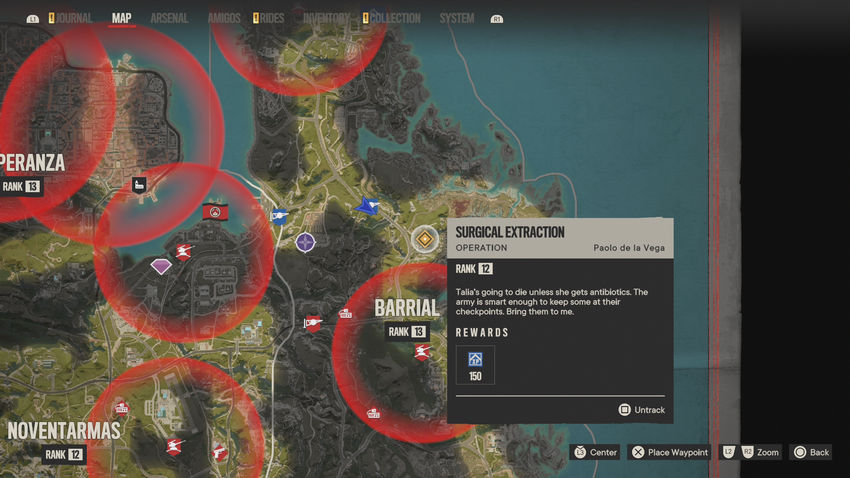Click the blue shield marker on the road
This screenshot has height=478, width=850.
click(279, 215)
